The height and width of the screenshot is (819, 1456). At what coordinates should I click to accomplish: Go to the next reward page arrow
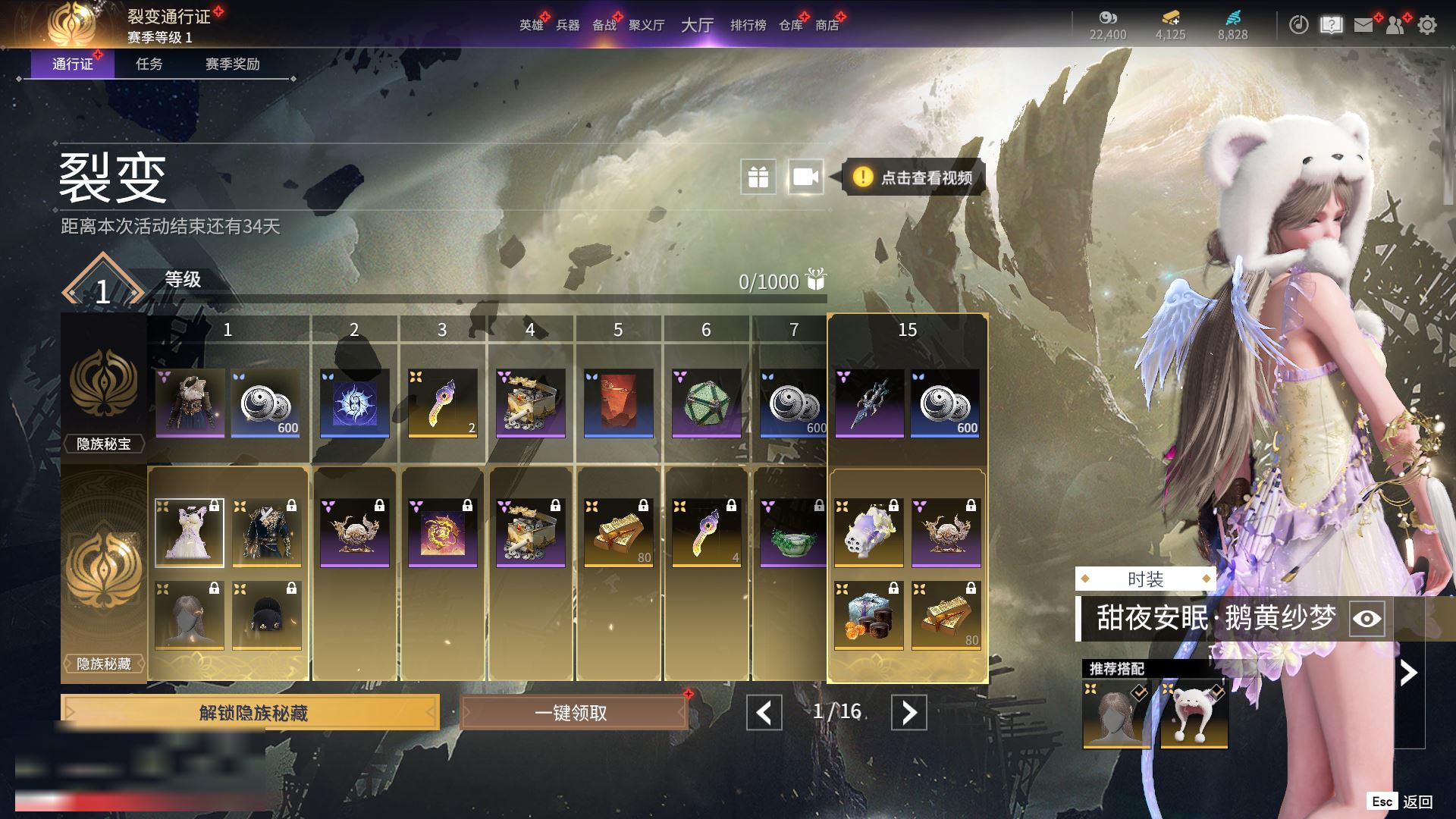(x=908, y=713)
